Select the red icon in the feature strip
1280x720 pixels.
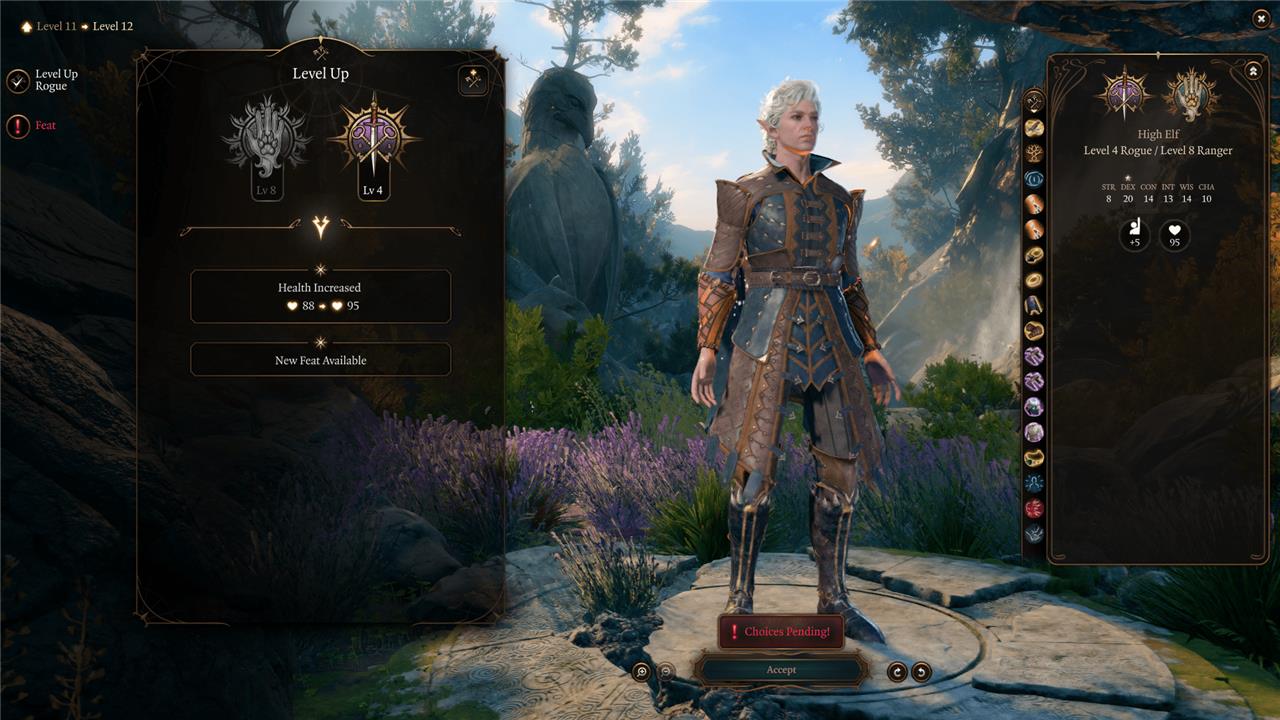pos(1034,508)
